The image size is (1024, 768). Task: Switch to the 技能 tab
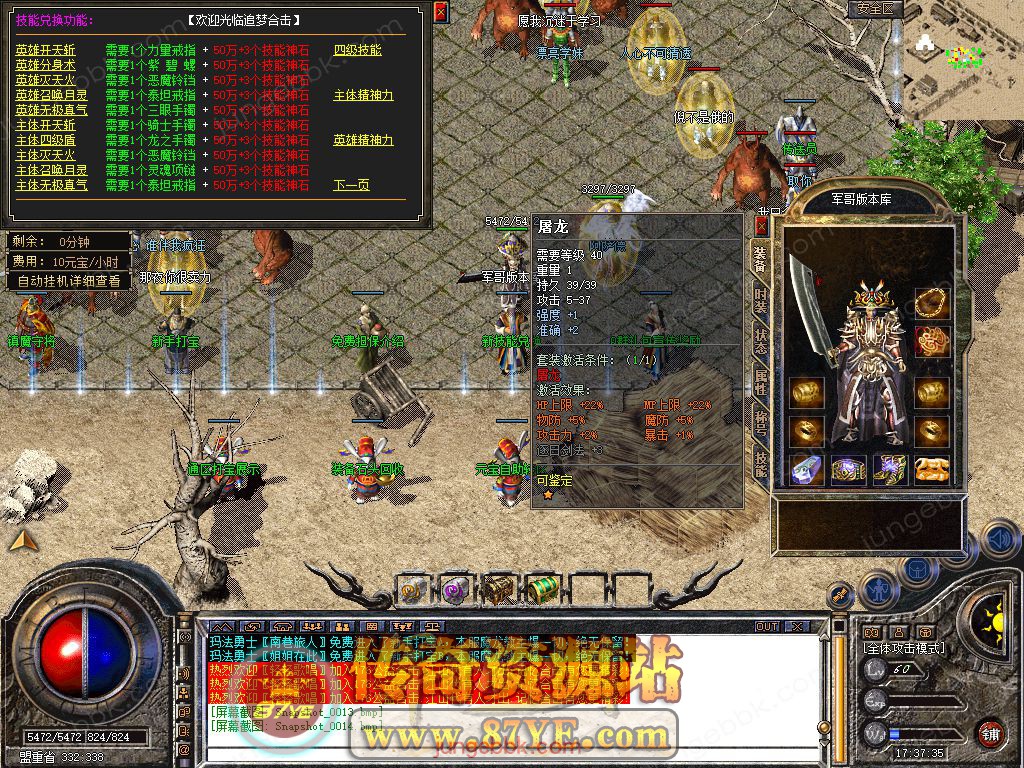(x=761, y=460)
